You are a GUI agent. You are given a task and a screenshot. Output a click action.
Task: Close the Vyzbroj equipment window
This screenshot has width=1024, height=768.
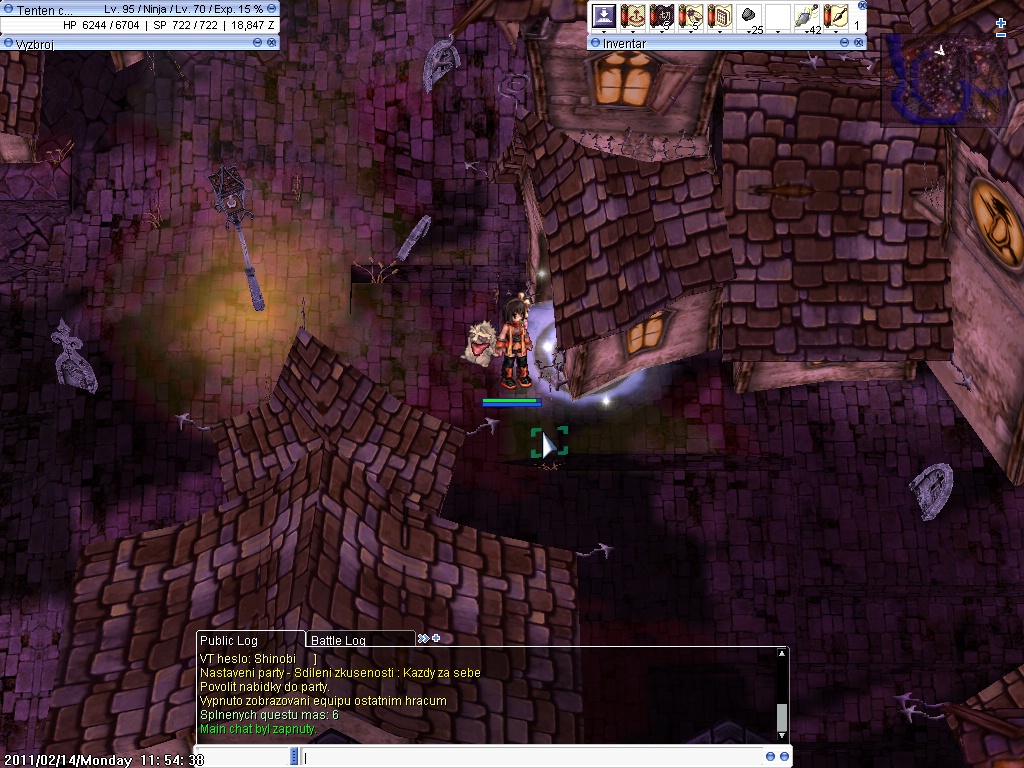point(272,43)
